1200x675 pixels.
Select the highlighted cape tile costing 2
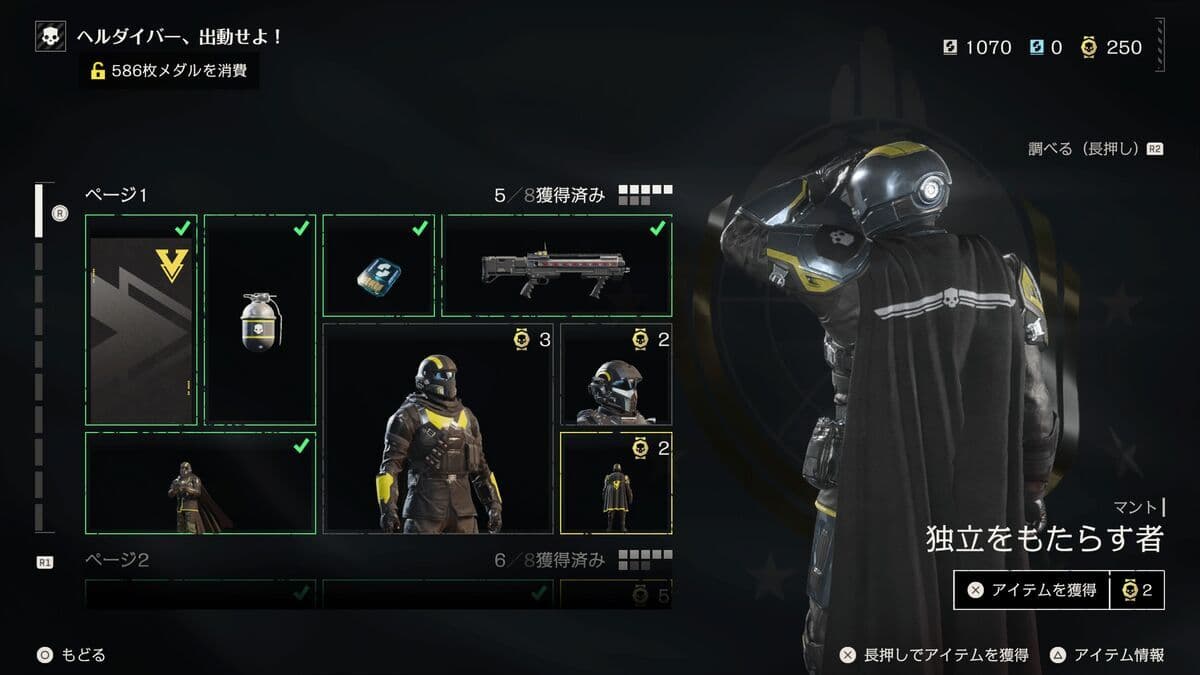(x=616, y=483)
